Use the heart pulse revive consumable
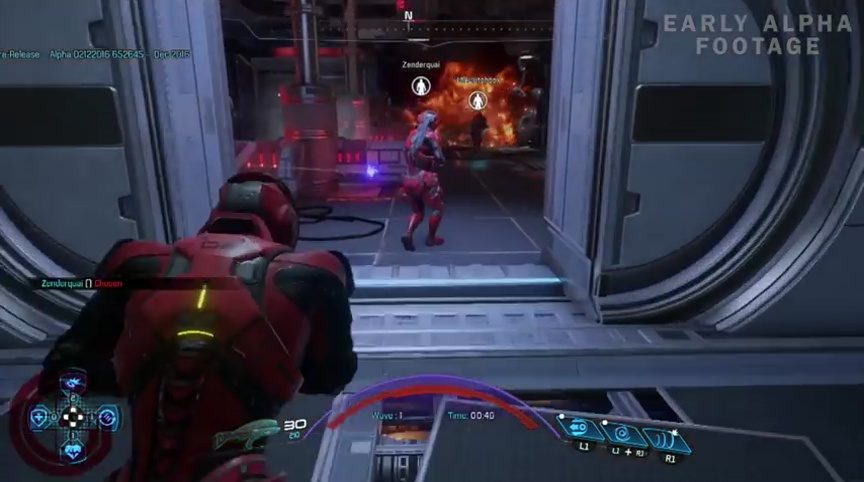864x482 pixels. tap(73, 449)
